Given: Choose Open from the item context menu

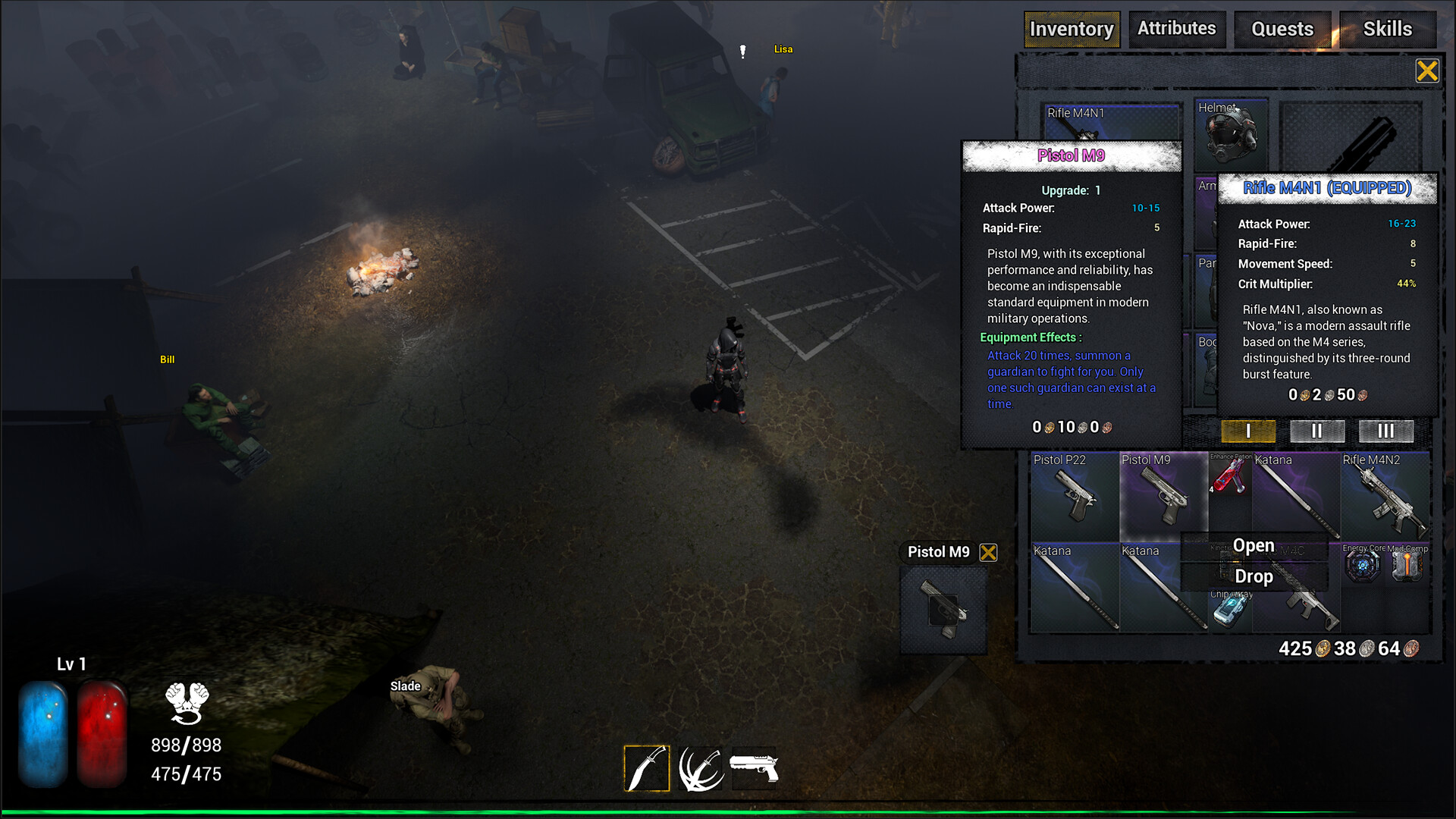Looking at the screenshot, I should 1253,545.
